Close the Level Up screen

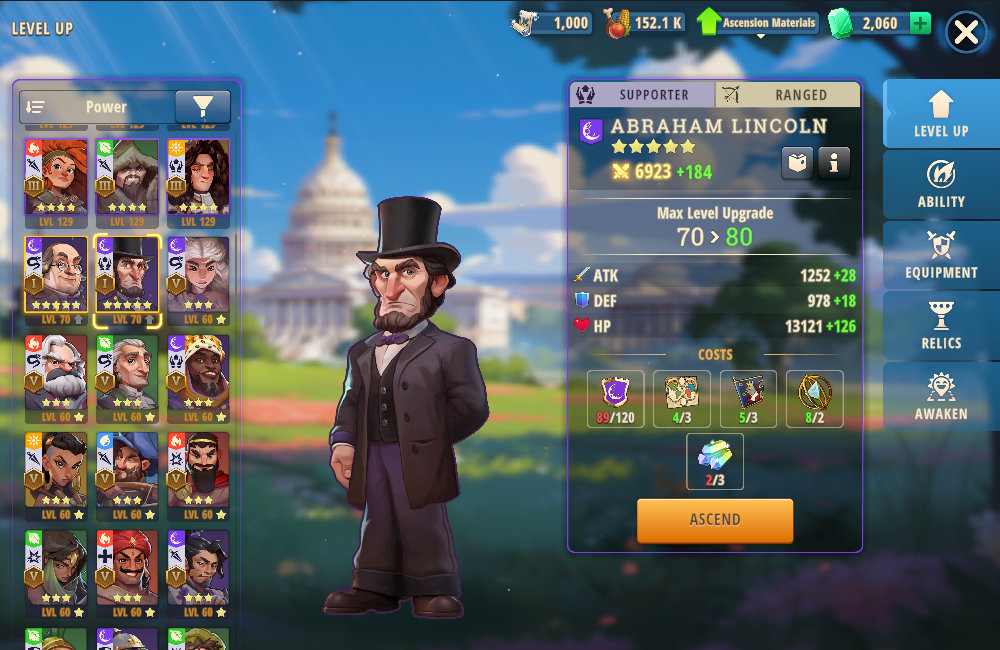(x=965, y=33)
